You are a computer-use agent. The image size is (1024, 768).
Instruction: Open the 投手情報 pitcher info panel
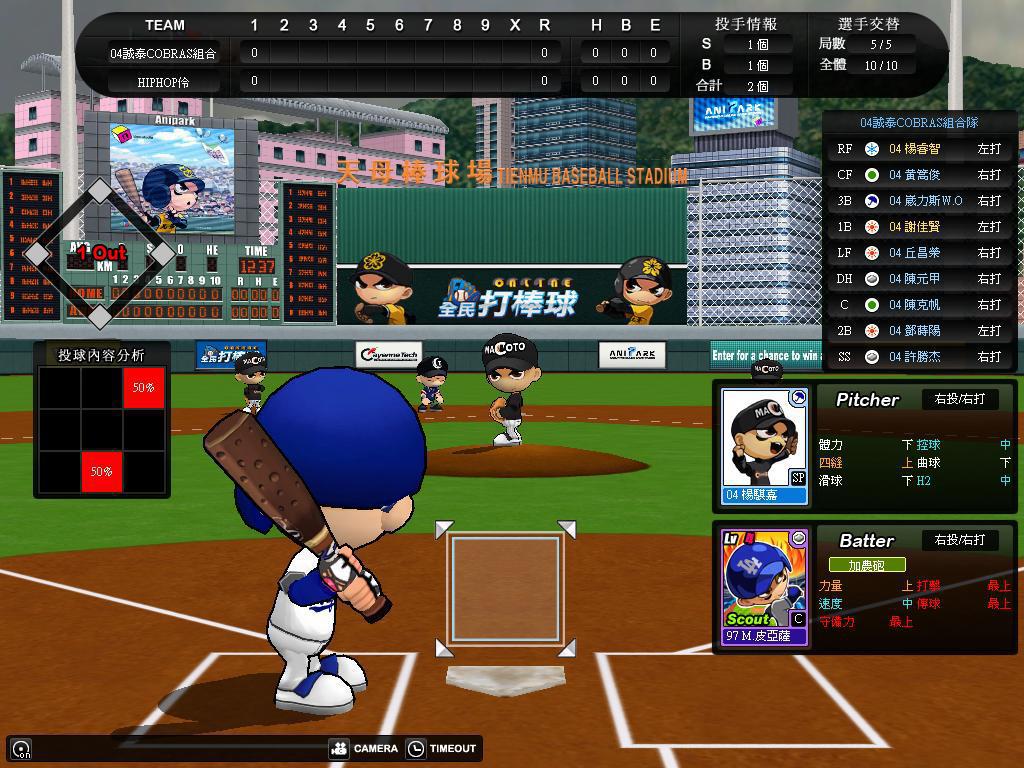745,24
